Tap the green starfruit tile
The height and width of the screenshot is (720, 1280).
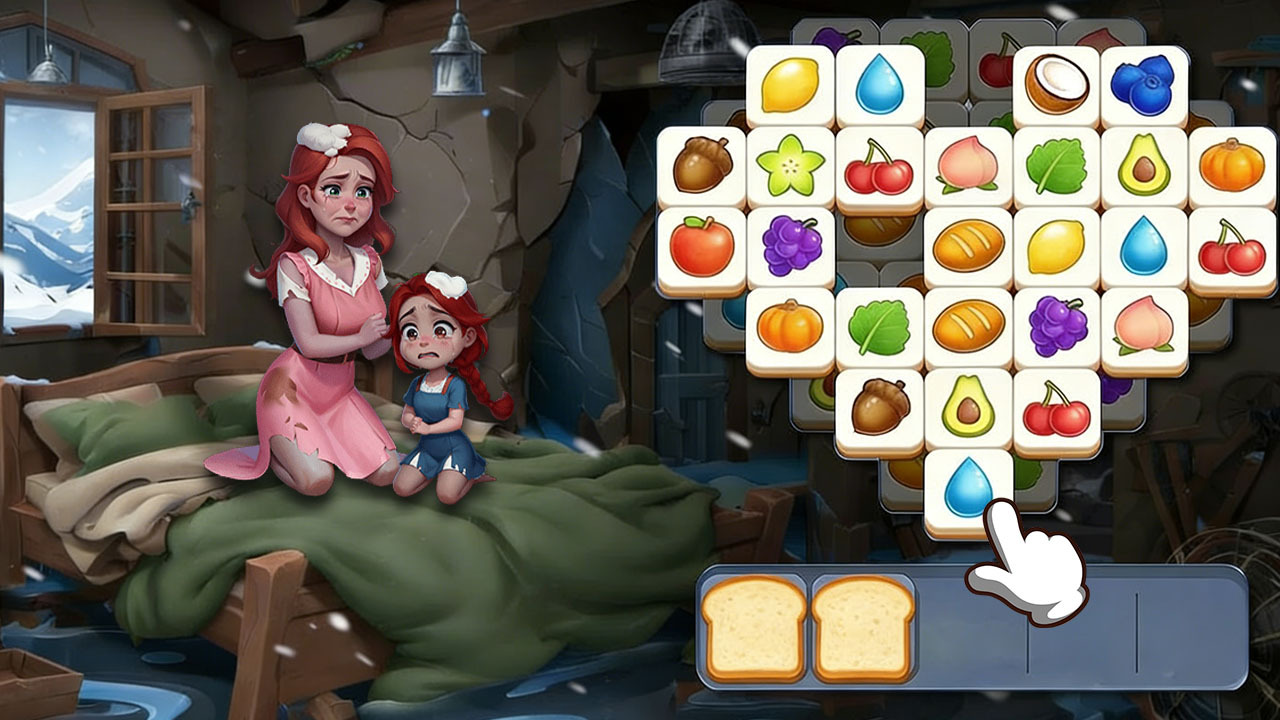pos(790,165)
